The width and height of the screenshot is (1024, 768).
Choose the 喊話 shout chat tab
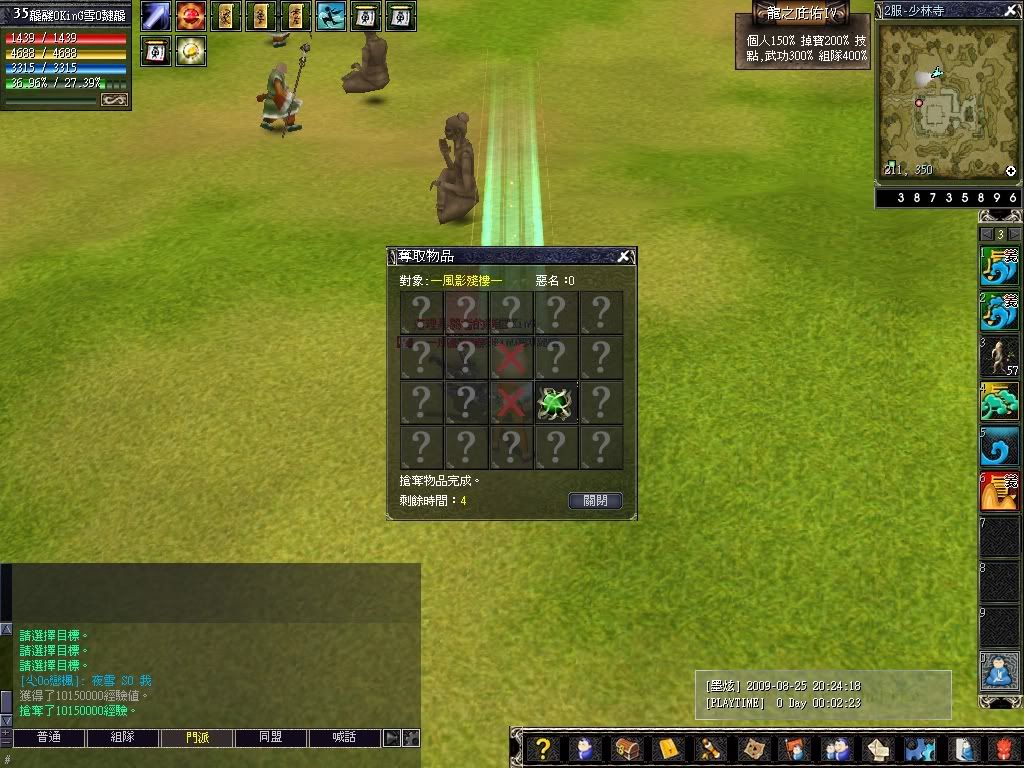[345, 738]
